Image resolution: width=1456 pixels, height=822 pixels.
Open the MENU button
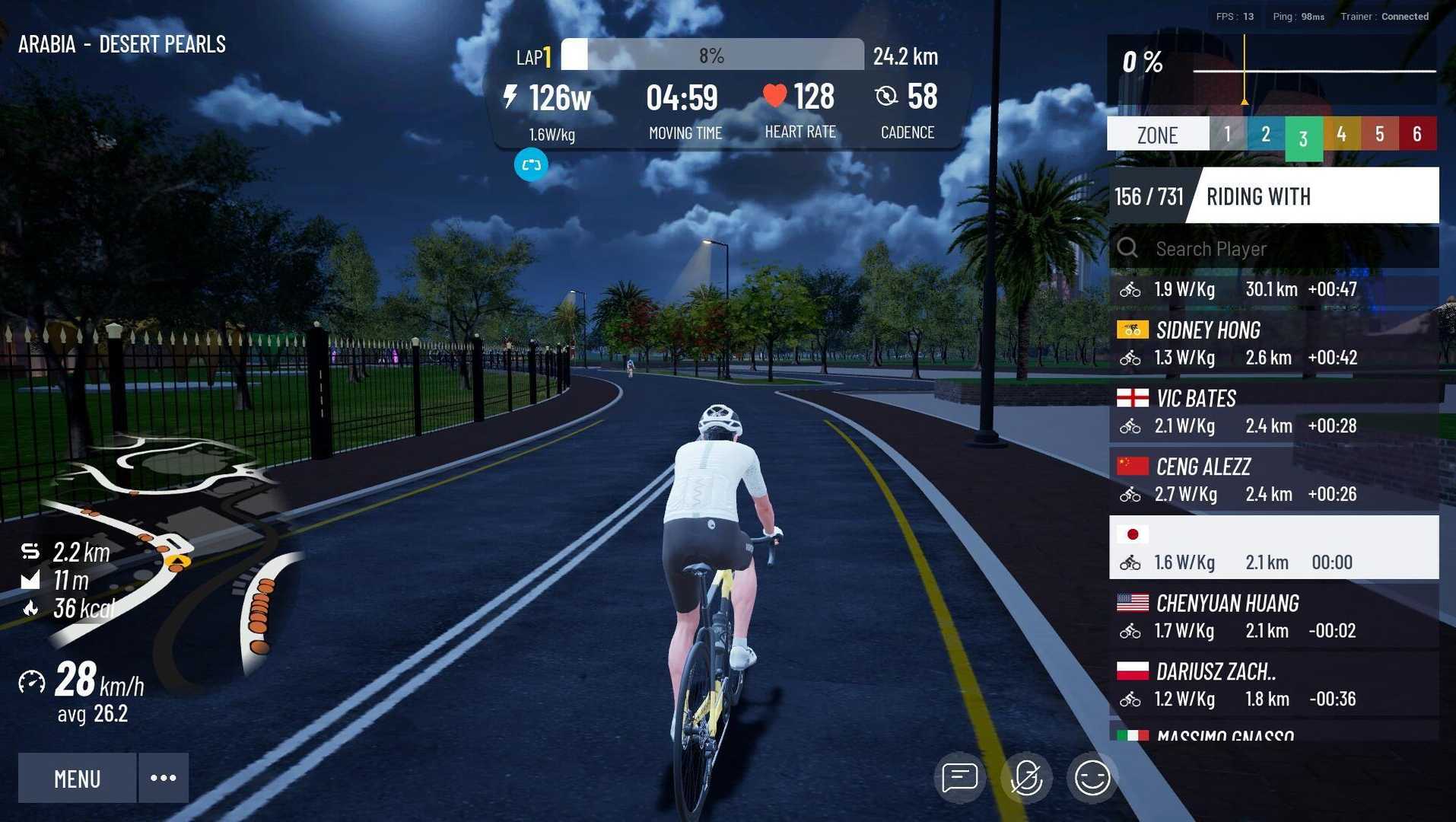click(77, 778)
